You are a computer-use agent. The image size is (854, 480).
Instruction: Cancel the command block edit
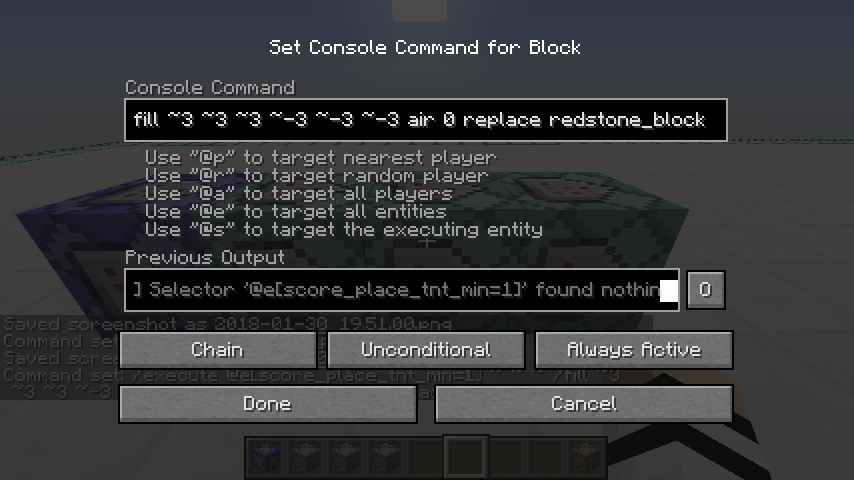coord(584,404)
